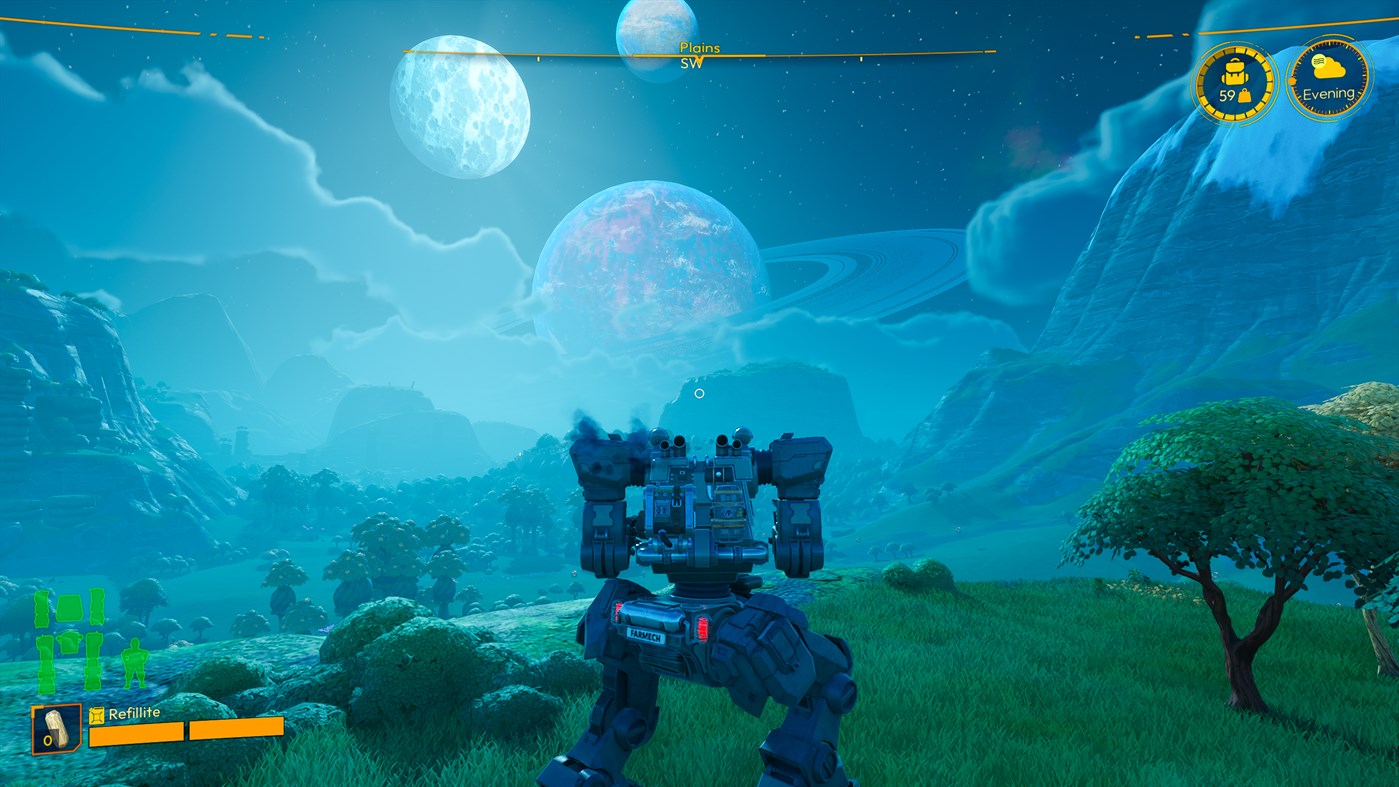
Task: Select the player character silhouette icon
Action: [136, 662]
